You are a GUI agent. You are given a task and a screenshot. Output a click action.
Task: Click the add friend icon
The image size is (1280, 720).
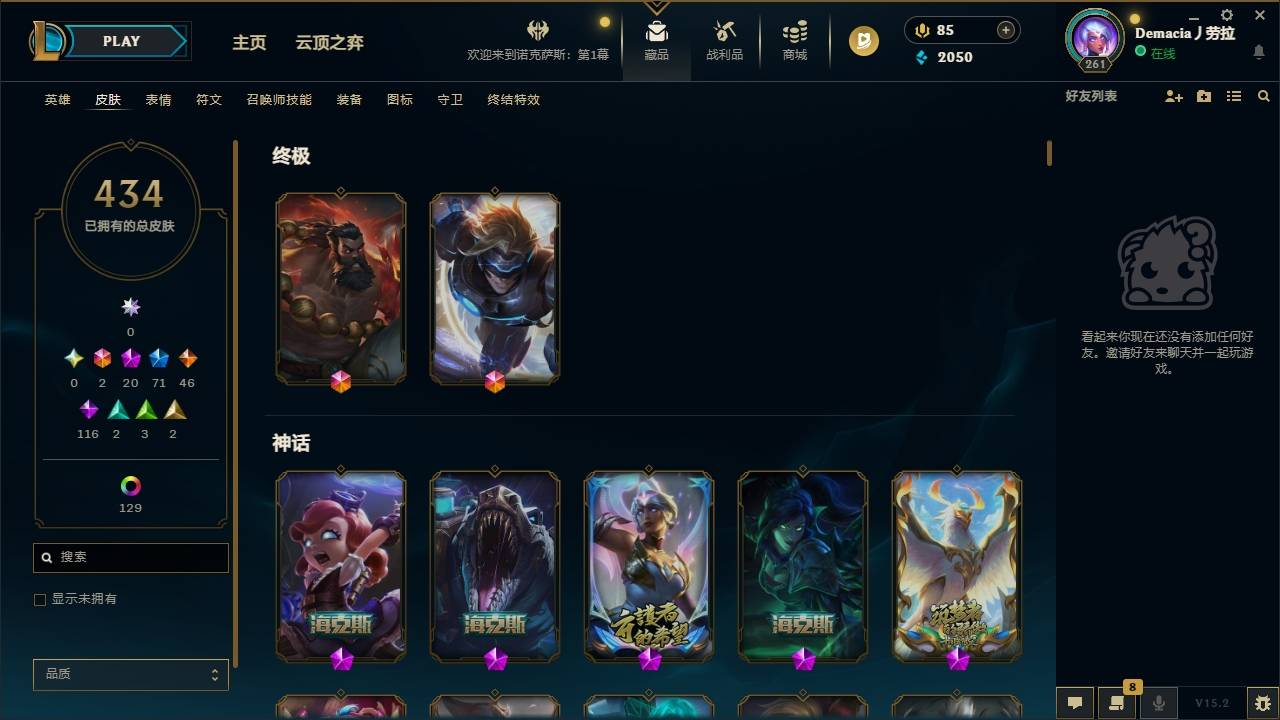pos(1172,96)
